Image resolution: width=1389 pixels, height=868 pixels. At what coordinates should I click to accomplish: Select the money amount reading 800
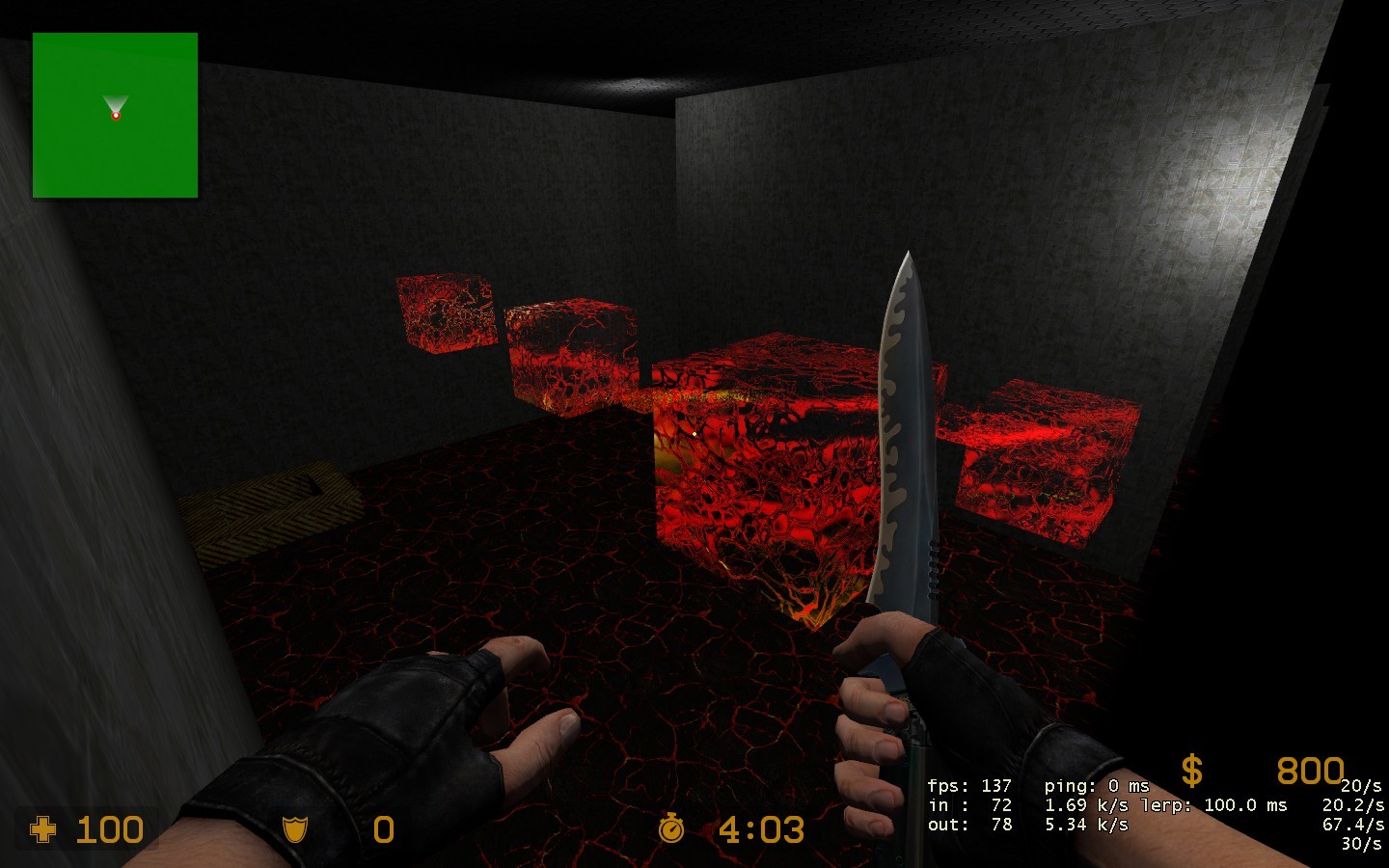pos(1310,772)
